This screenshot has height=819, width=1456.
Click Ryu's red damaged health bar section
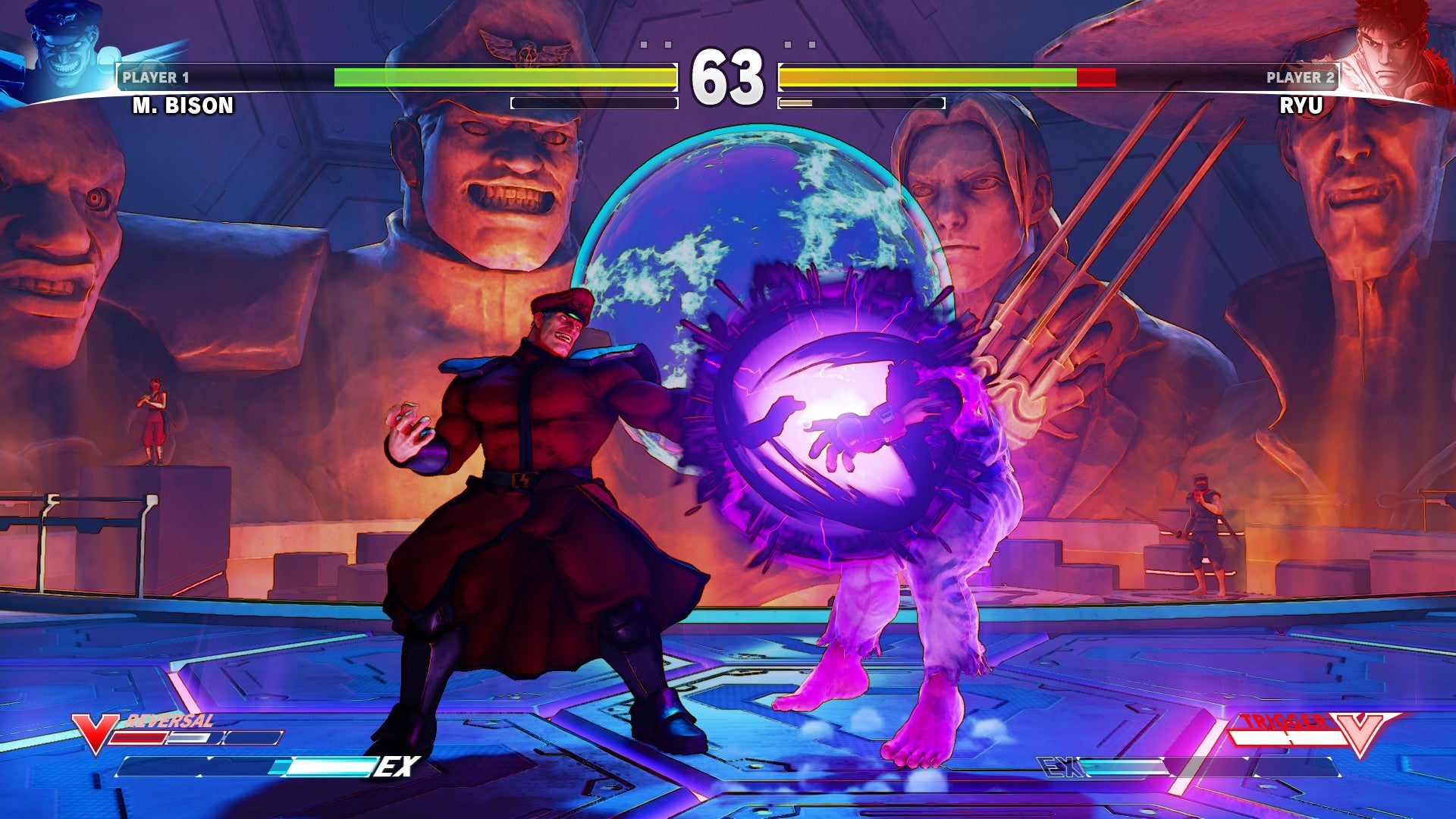click(1096, 76)
